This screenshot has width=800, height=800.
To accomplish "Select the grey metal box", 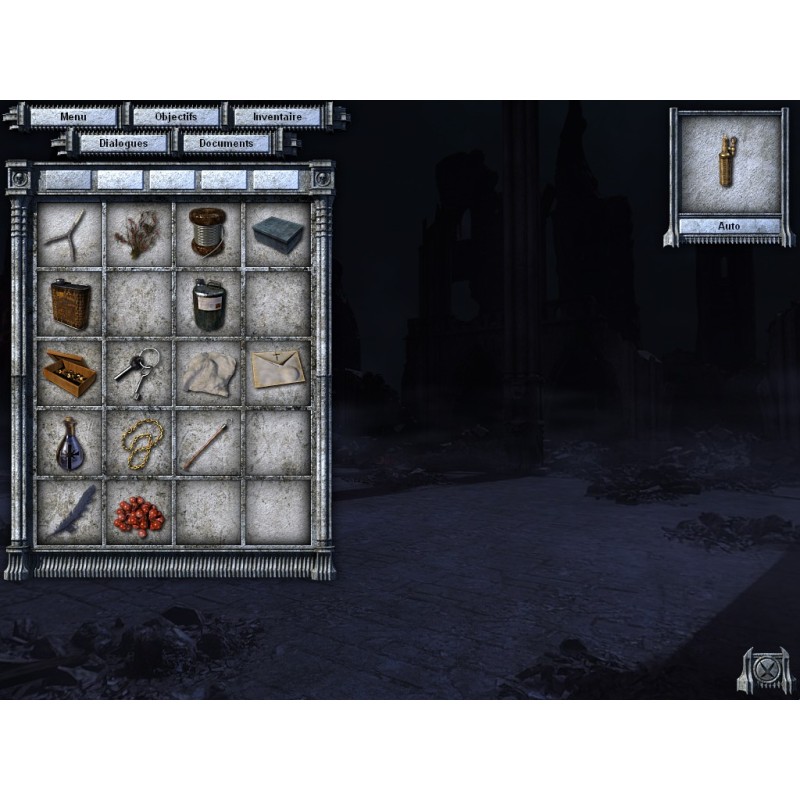I will [x=277, y=235].
